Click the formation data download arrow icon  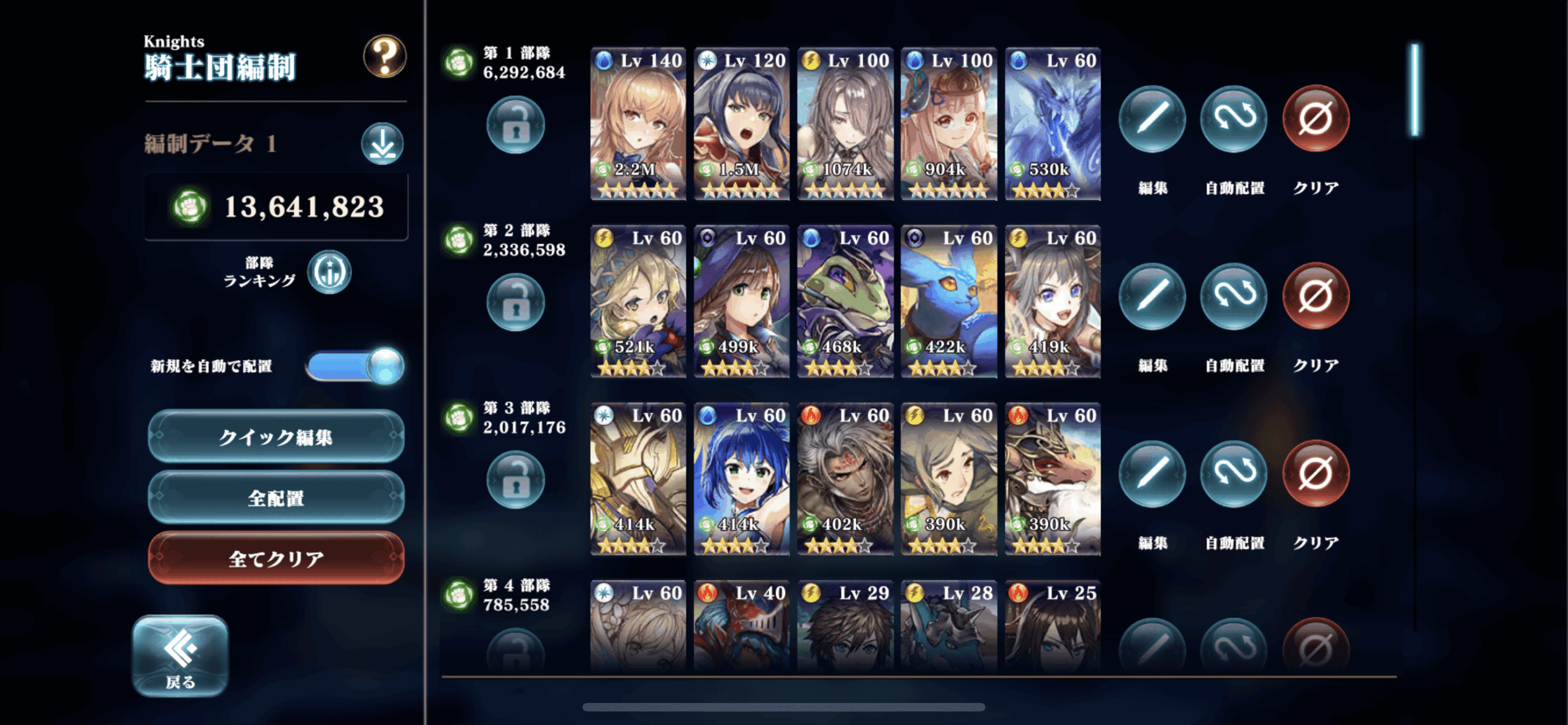382,145
